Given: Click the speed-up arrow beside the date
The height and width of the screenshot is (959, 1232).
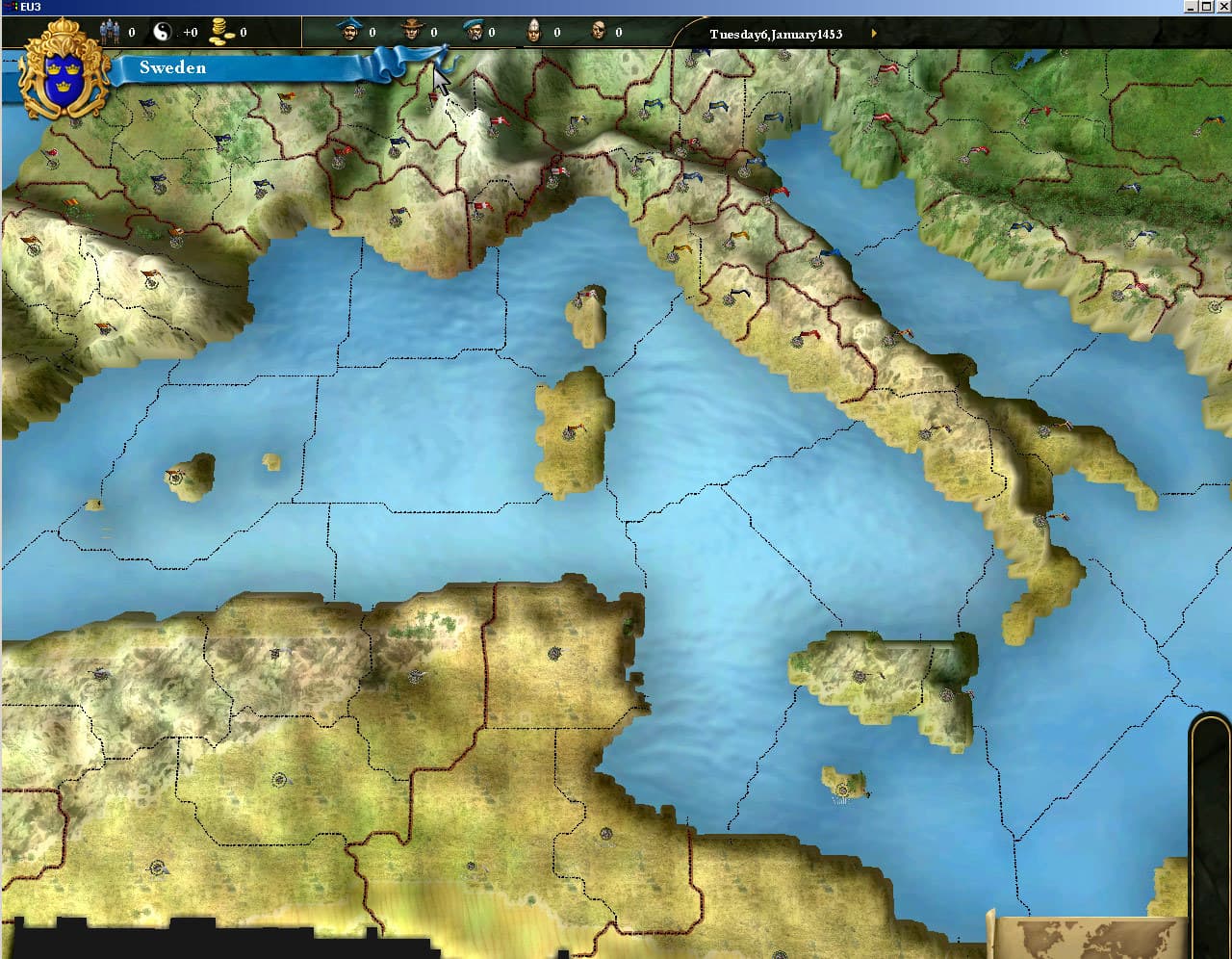Looking at the screenshot, I should click(874, 32).
